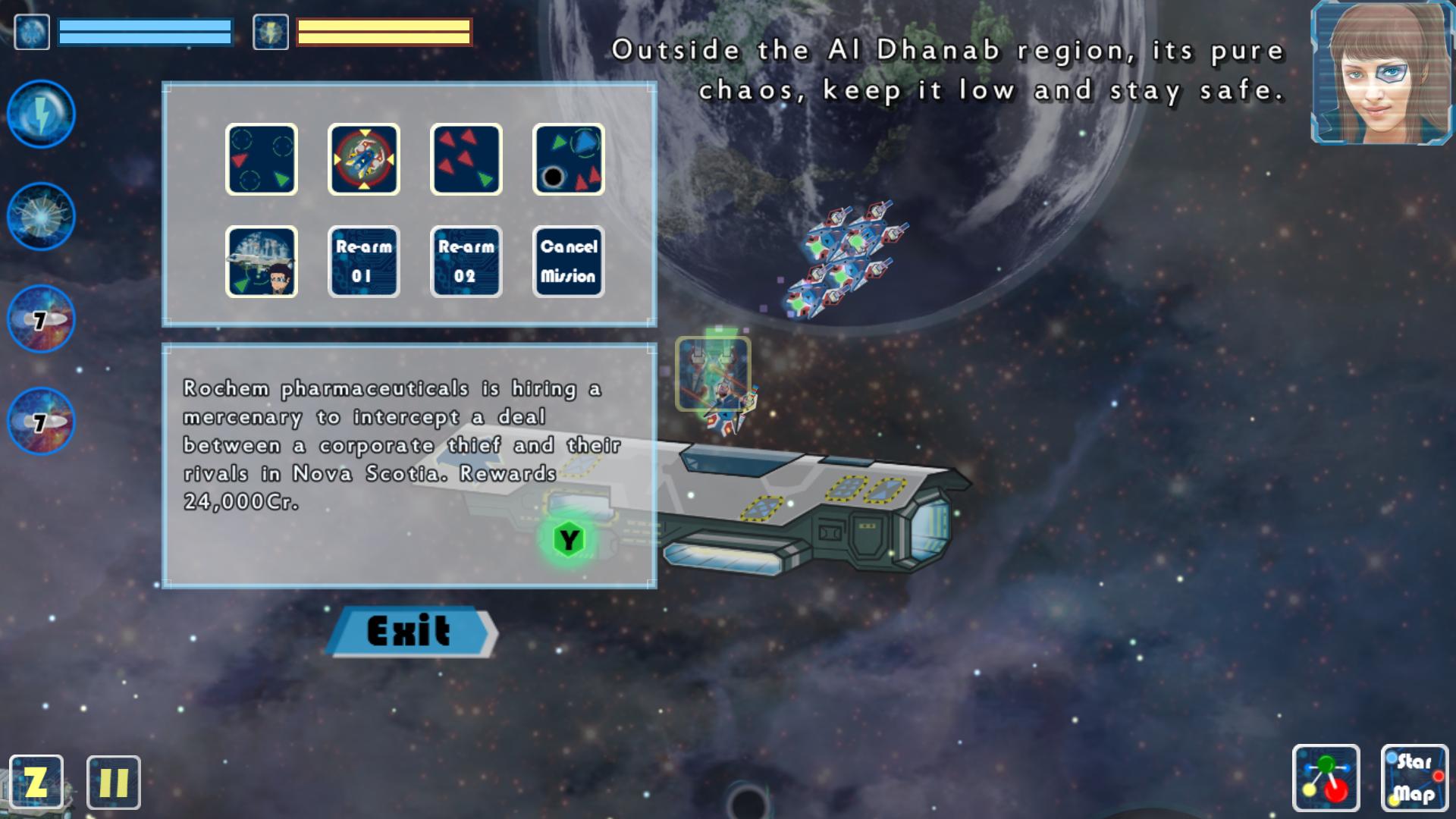This screenshot has height=819, width=1456.
Task: Select the first mission tile with red arrows
Action: click(261, 158)
